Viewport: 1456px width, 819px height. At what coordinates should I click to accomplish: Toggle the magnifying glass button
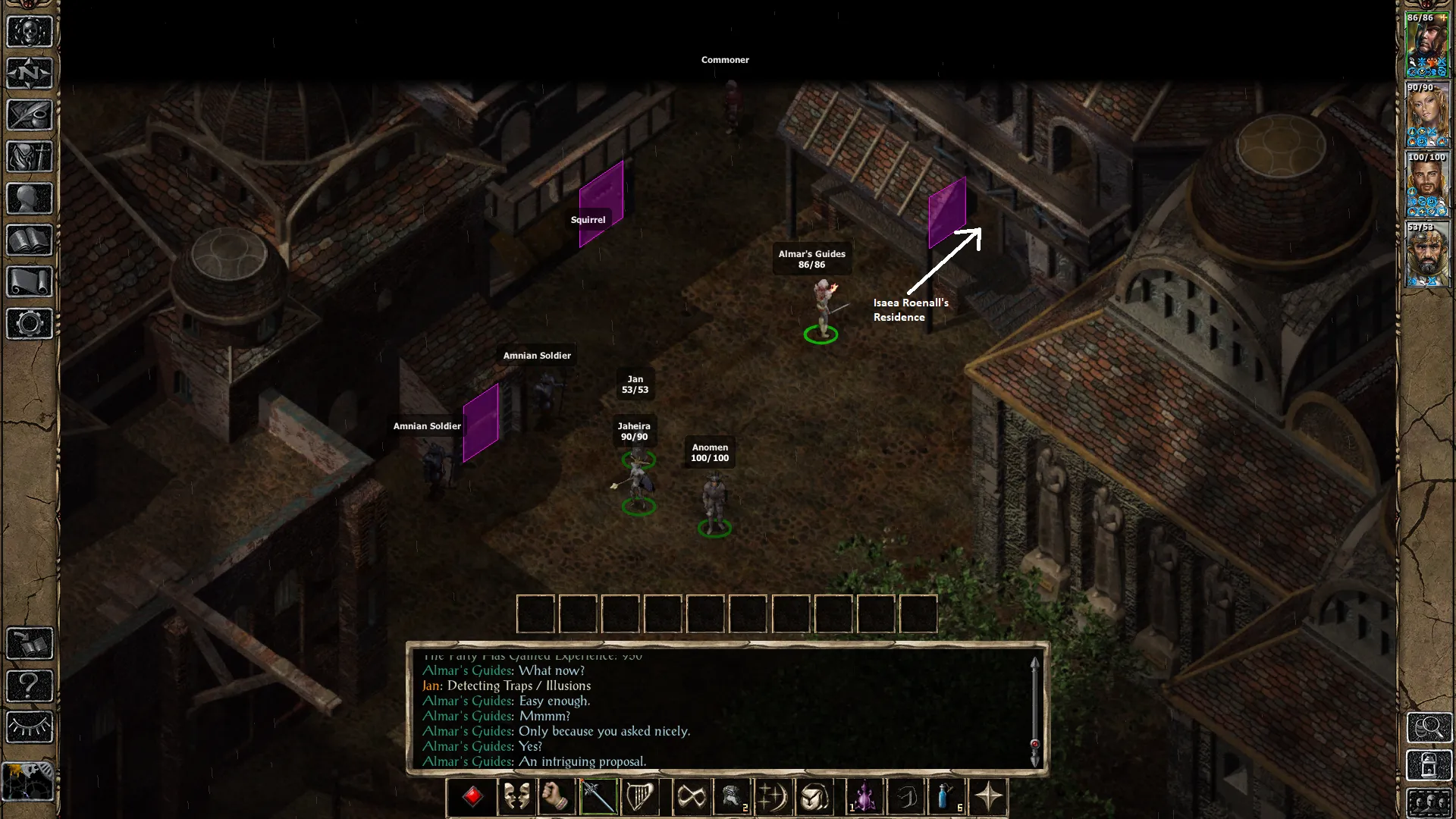[x=1429, y=728]
